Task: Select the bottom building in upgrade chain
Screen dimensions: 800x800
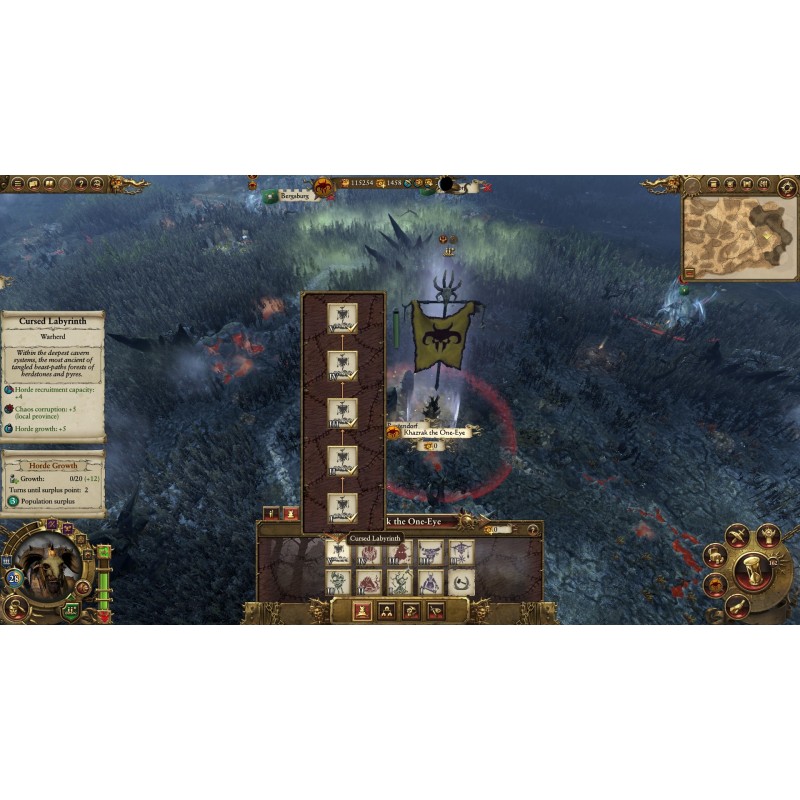Action: (x=343, y=506)
